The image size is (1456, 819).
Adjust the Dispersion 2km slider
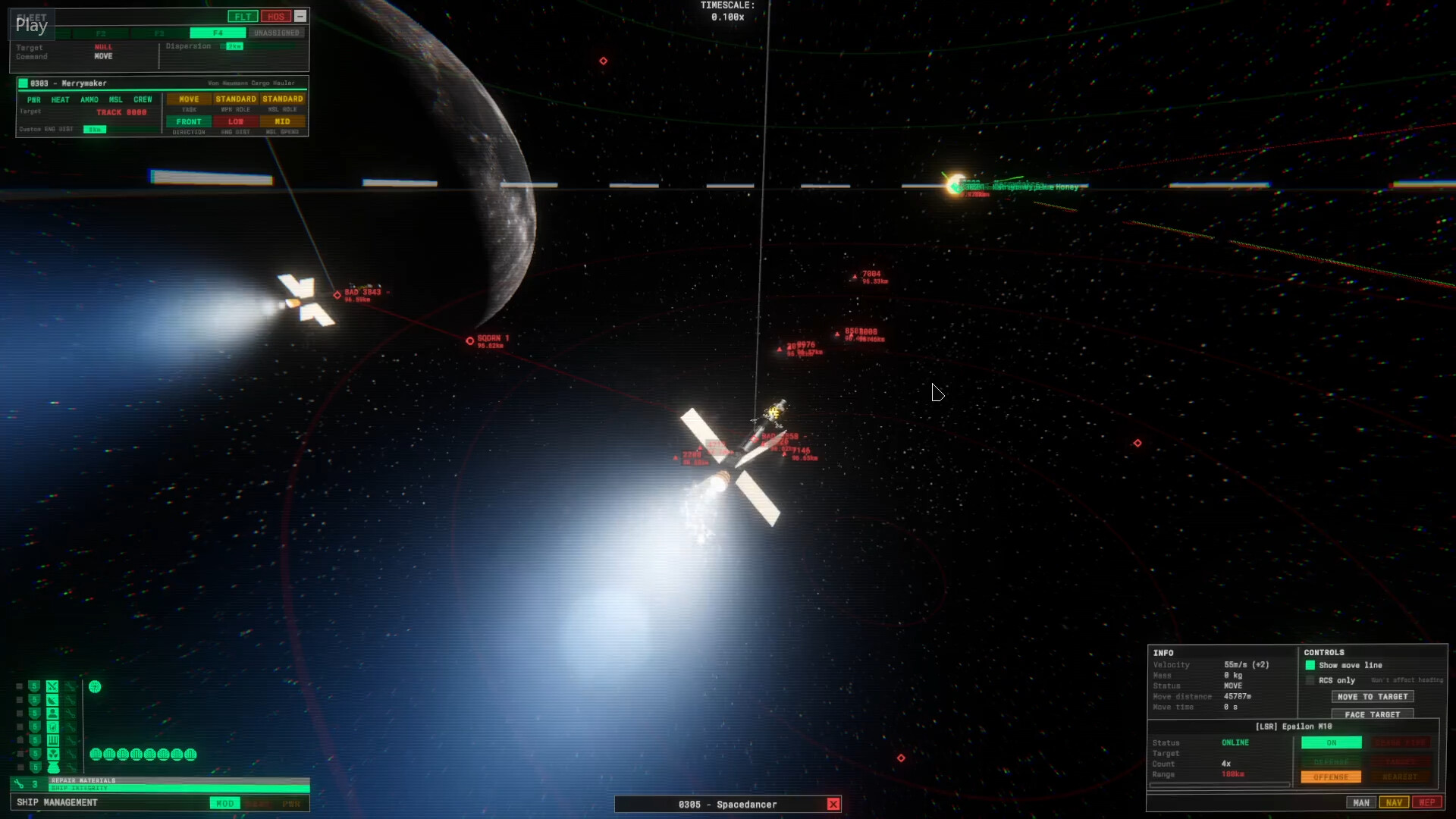(x=234, y=46)
